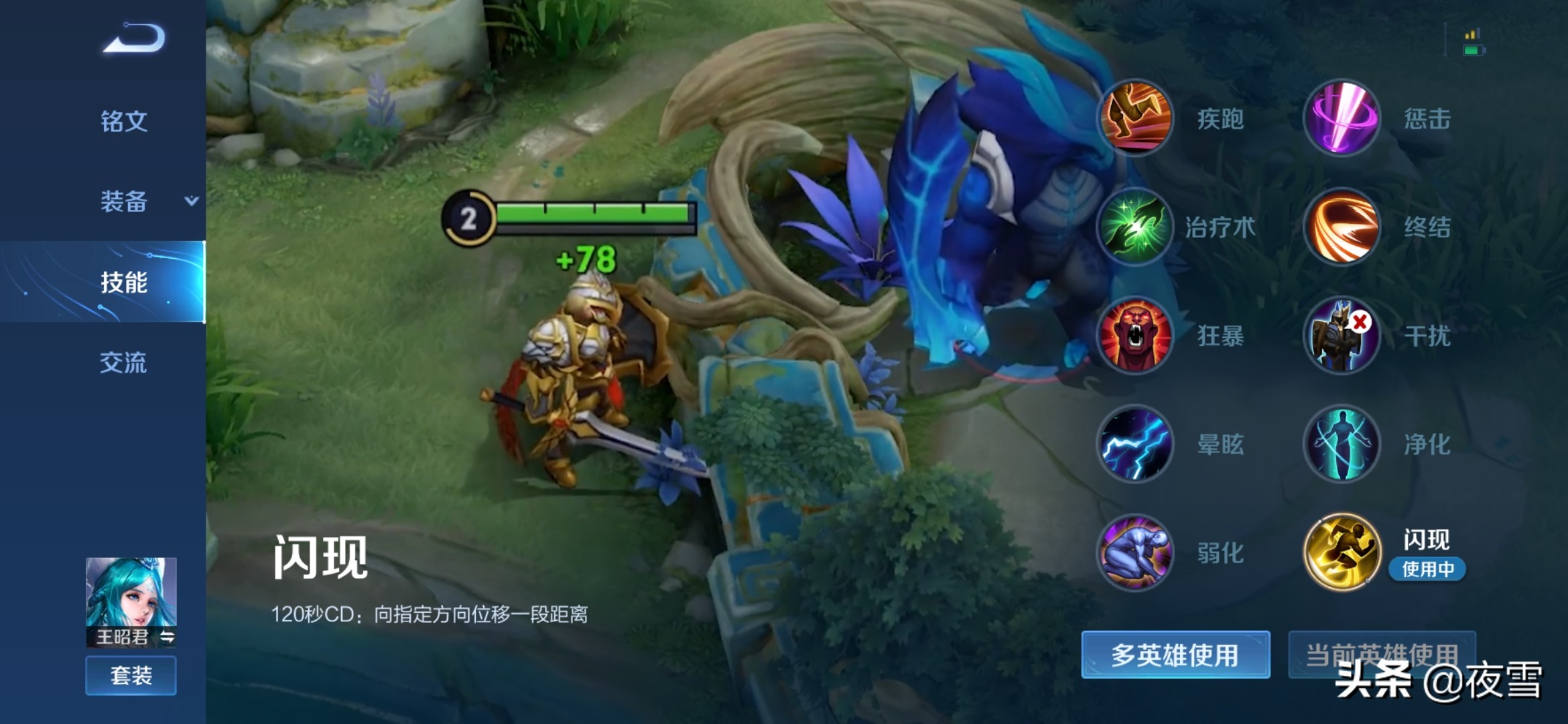Expand the 装备 dropdown arrow
1568x724 pixels.
192,200
